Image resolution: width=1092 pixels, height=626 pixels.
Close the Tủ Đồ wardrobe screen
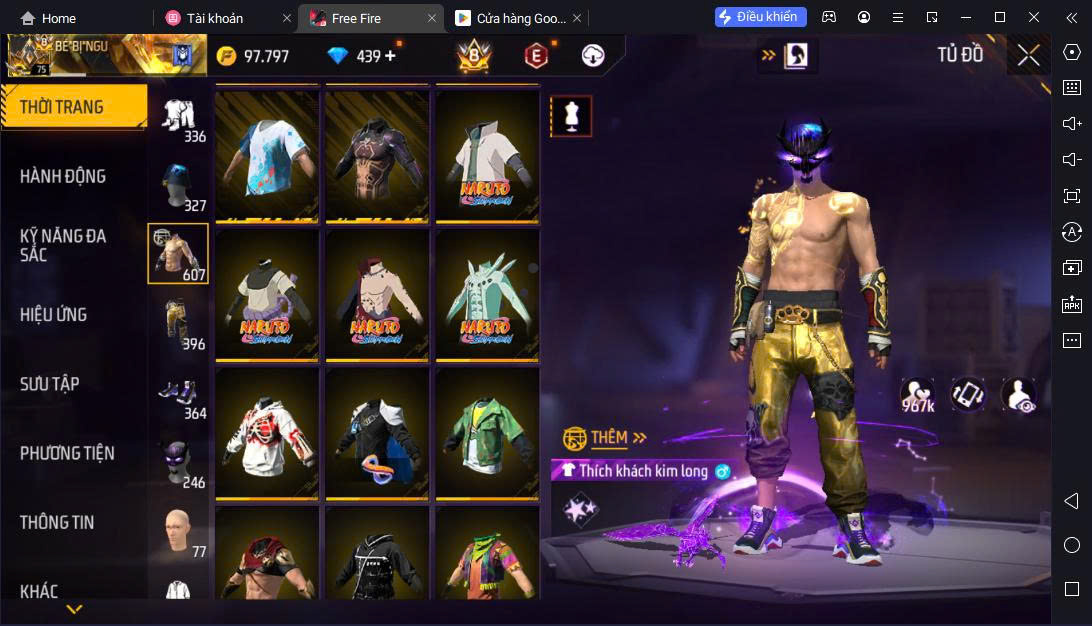tap(1028, 55)
